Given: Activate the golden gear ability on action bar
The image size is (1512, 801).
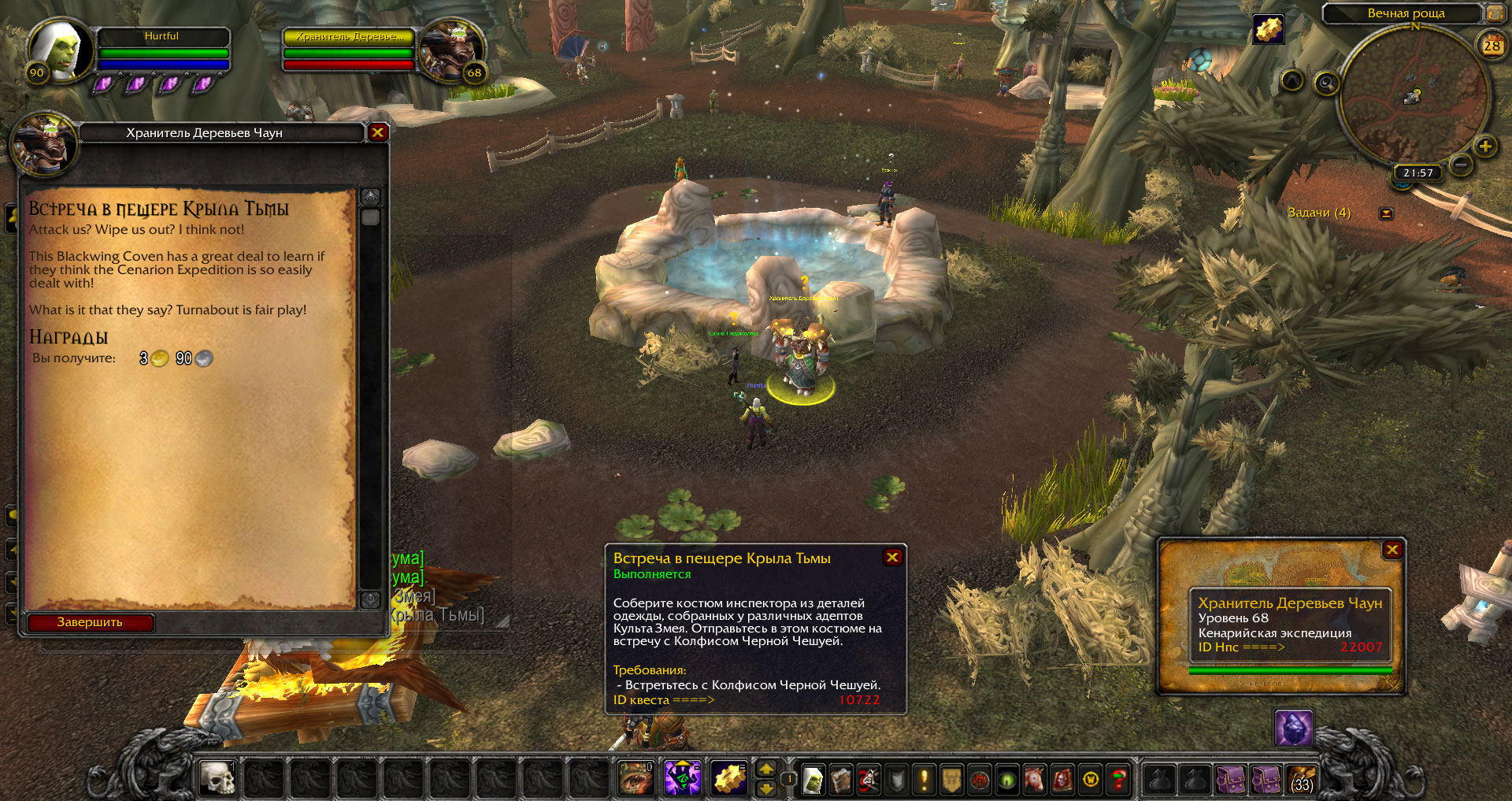Looking at the screenshot, I should 729,779.
